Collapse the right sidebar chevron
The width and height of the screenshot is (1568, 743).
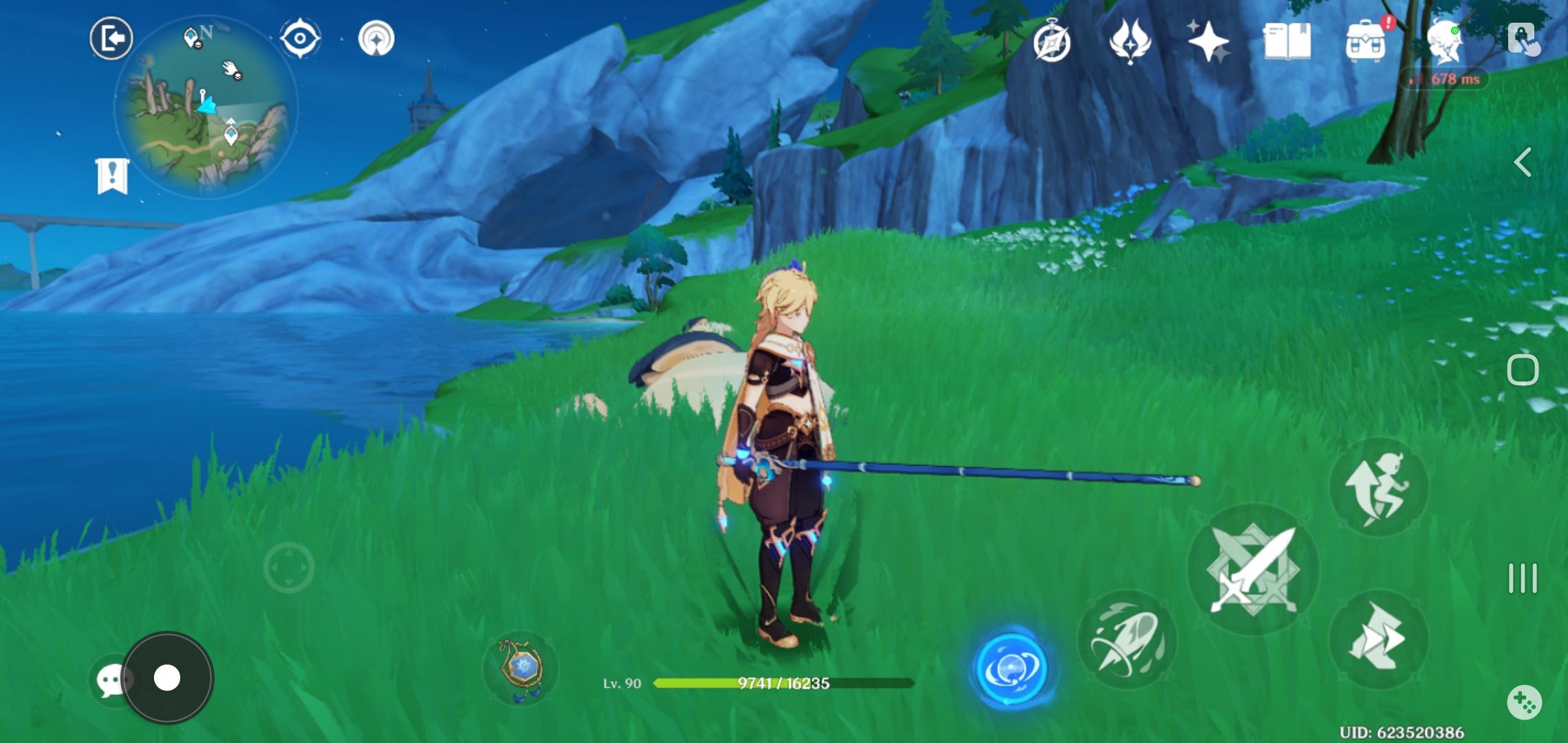[1524, 162]
